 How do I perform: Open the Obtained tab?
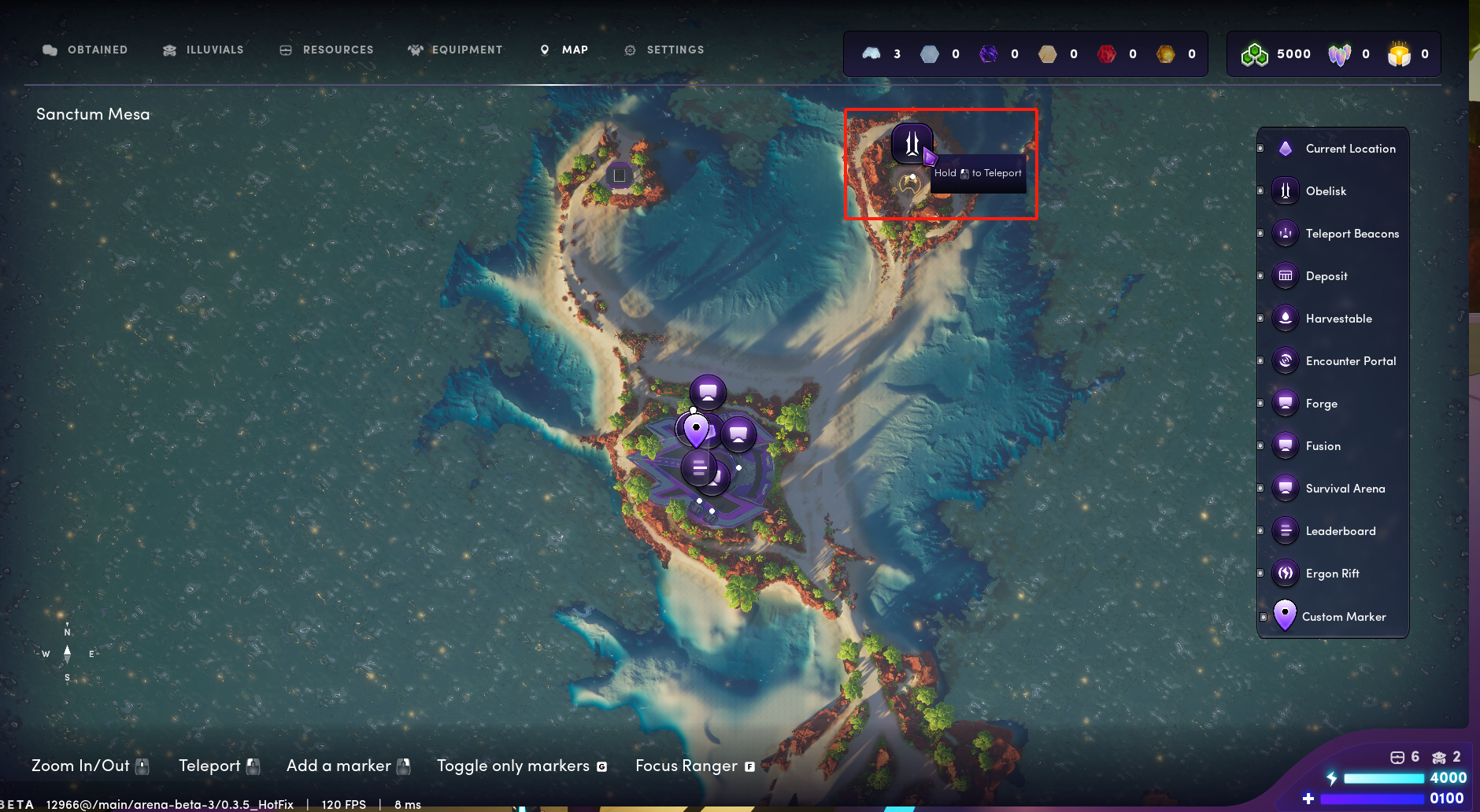[x=86, y=50]
